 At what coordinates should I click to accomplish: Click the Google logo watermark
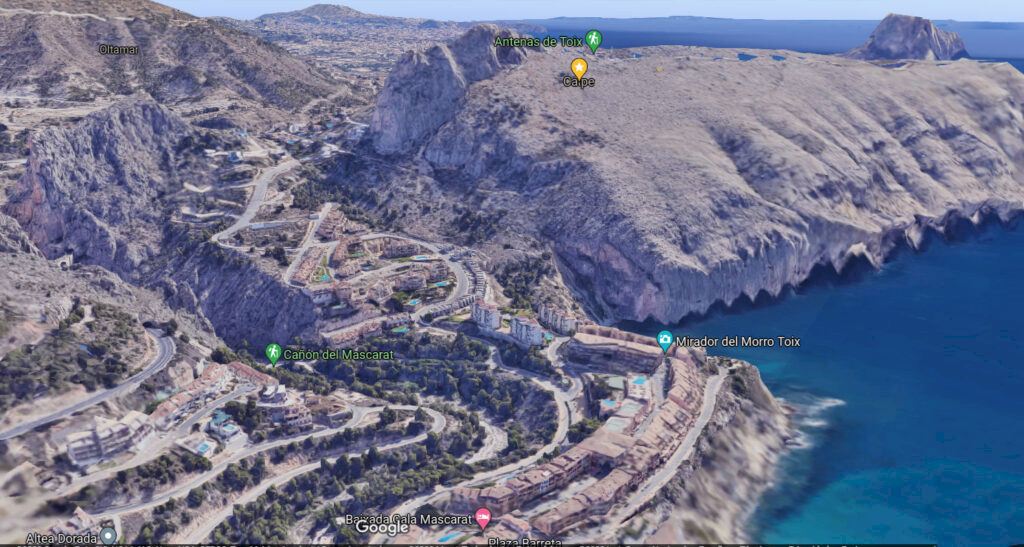coord(382,528)
